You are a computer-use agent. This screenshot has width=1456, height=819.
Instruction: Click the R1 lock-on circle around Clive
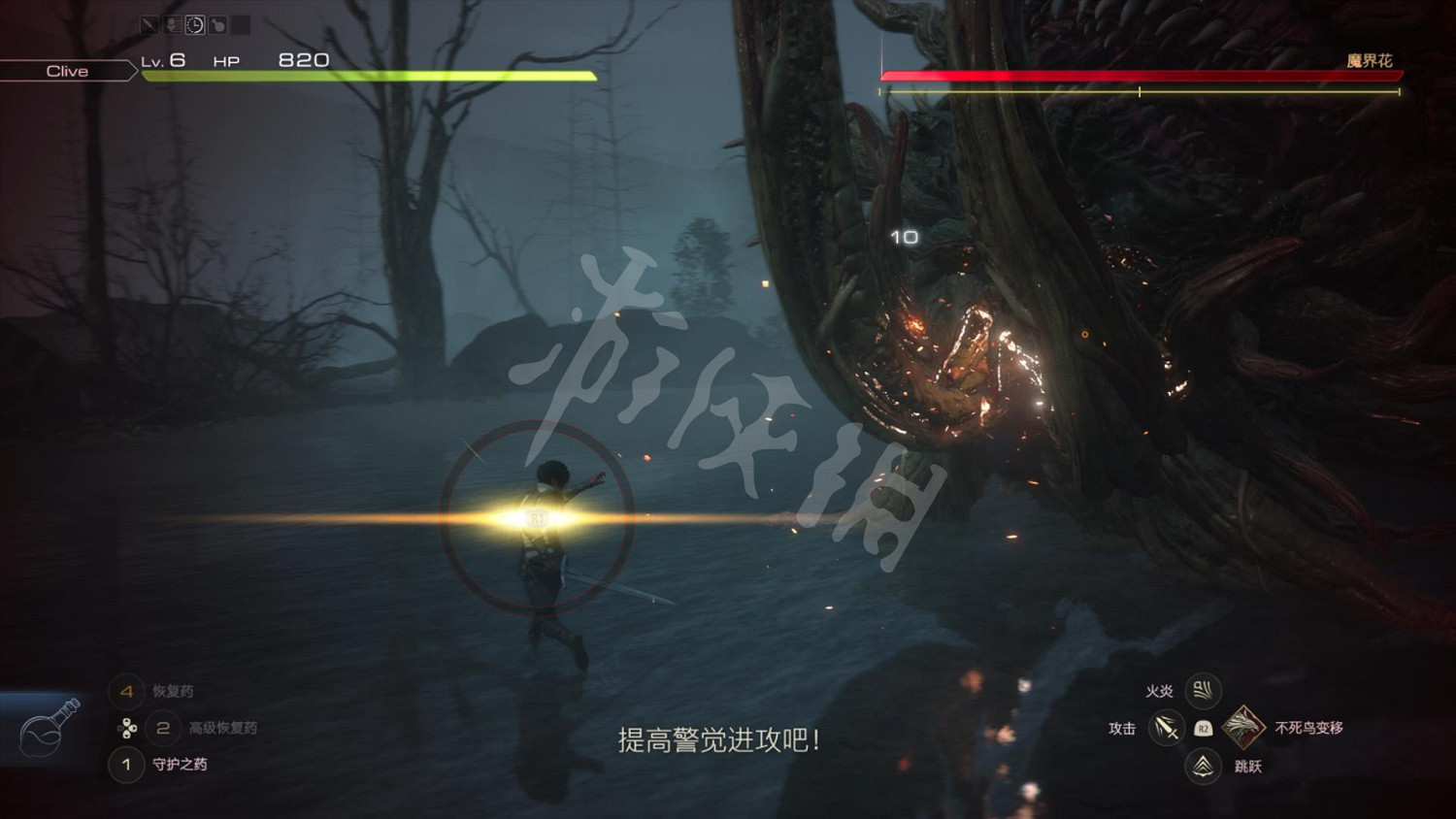point(539,516)
